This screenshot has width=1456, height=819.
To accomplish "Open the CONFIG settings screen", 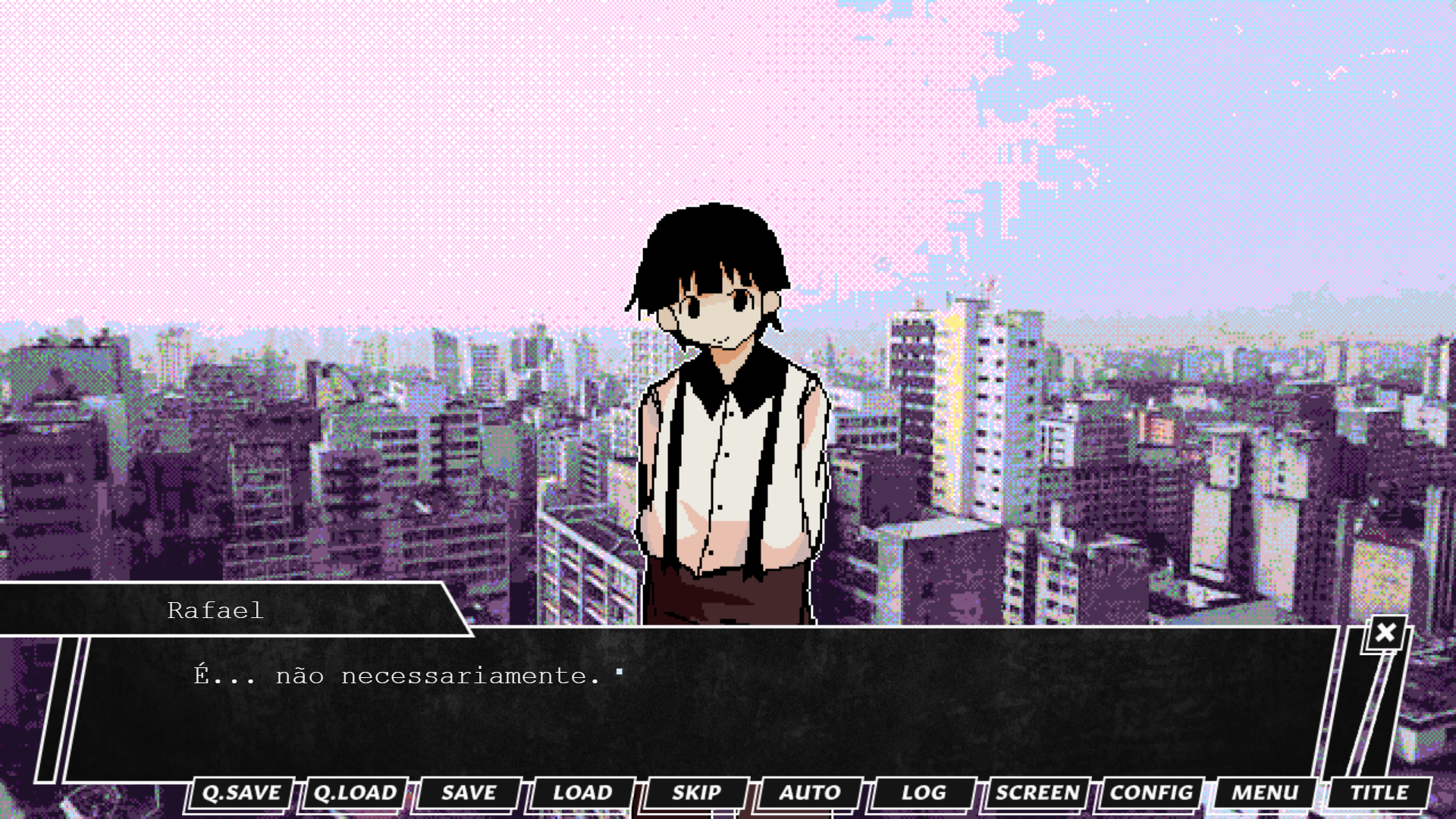I will click(x=1149, y=793).
